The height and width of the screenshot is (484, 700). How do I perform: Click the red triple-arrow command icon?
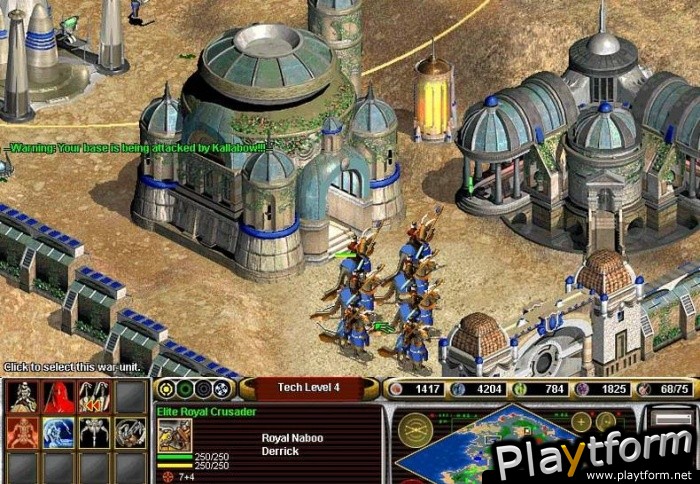point(95,398)
